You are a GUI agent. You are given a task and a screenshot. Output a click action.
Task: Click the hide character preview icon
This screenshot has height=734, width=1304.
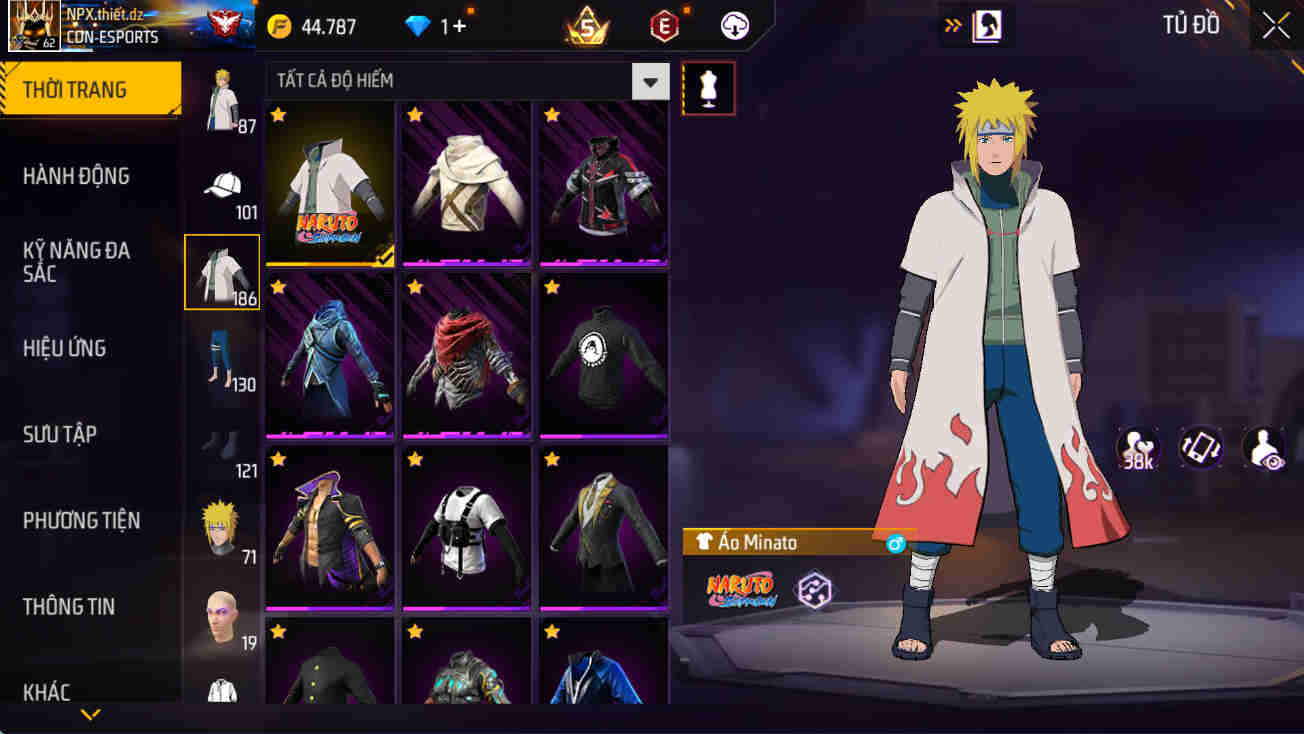coord(1262,448)
